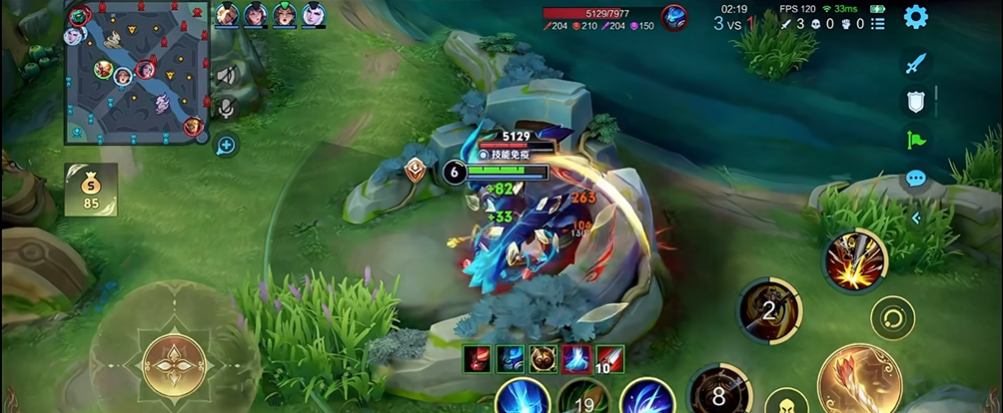The image size is (1003, 413).
Task: Send the sword attack signal
Action: (x=915, y=63)
